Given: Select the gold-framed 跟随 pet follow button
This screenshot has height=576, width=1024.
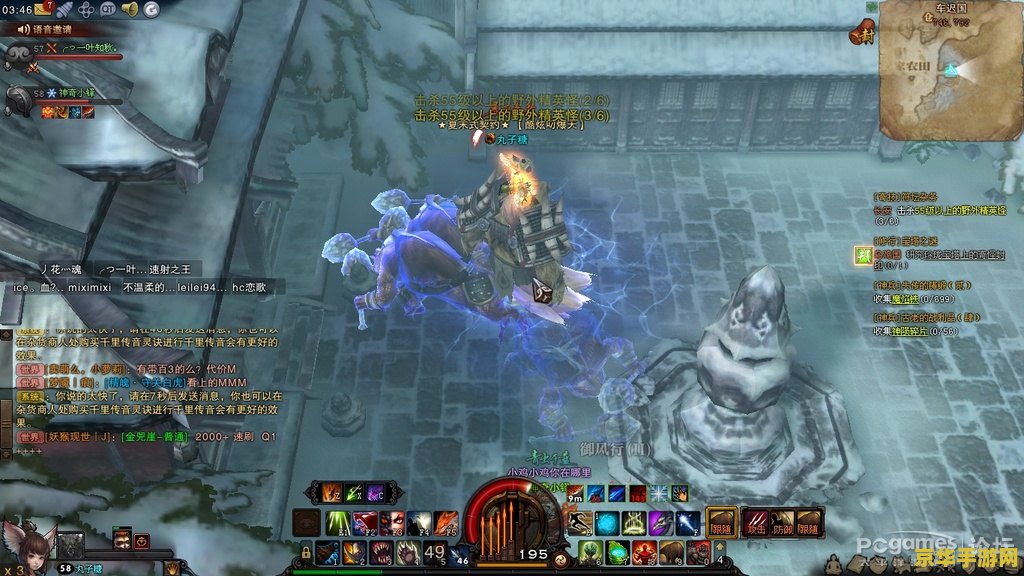Looking at the screenshot, I should [x=722, y=522].
